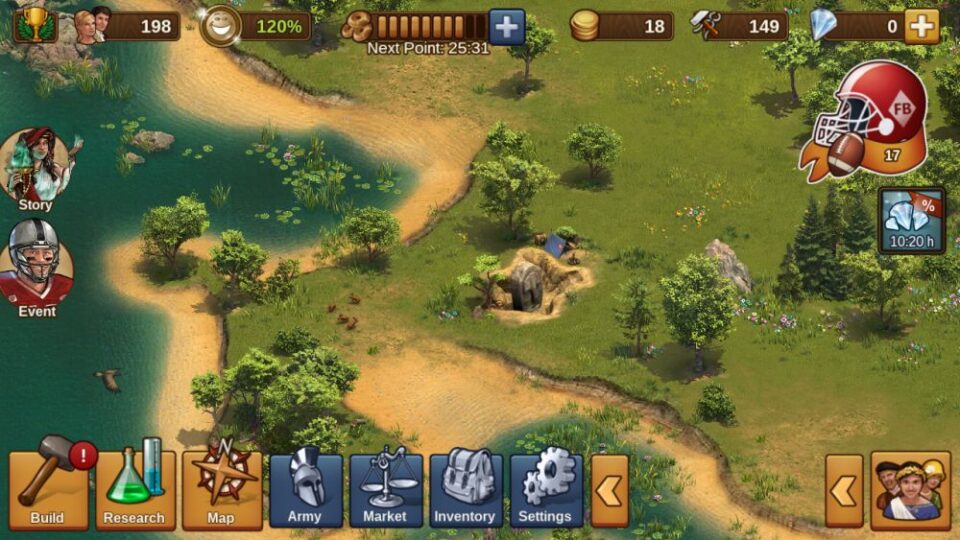The image size is (960, 540).
Task: Open the football Event quest
Action: click(36, 267)
